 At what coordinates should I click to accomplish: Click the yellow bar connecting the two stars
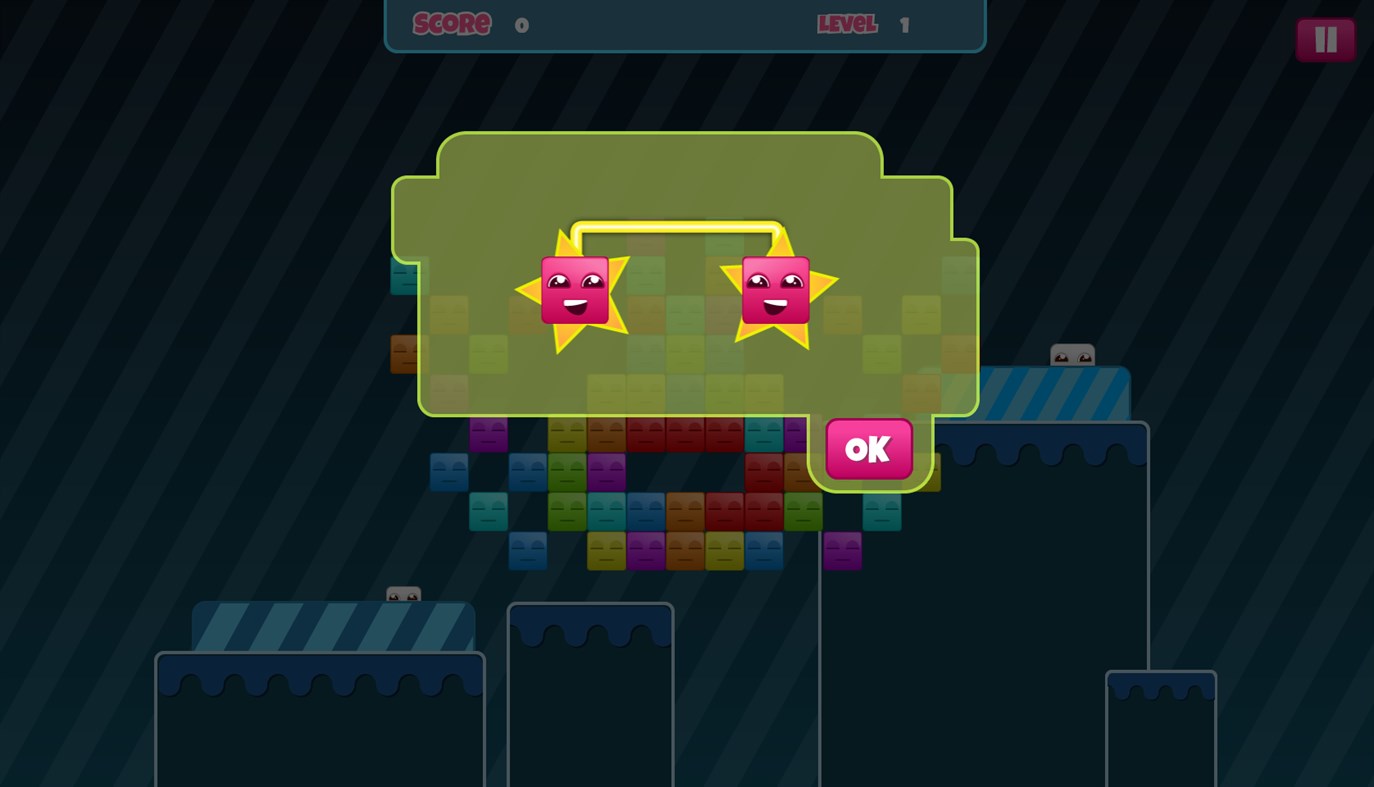pos(676,228)
